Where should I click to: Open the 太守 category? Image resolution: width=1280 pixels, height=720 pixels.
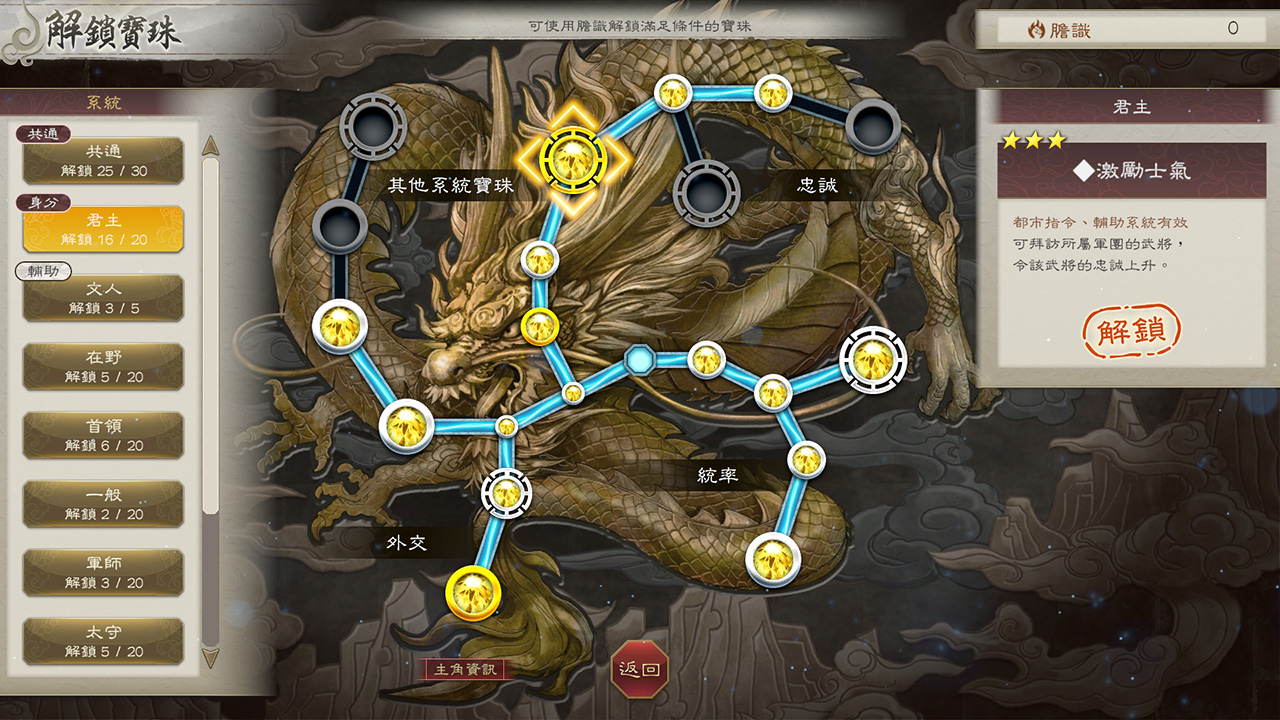tap(103, 641)
